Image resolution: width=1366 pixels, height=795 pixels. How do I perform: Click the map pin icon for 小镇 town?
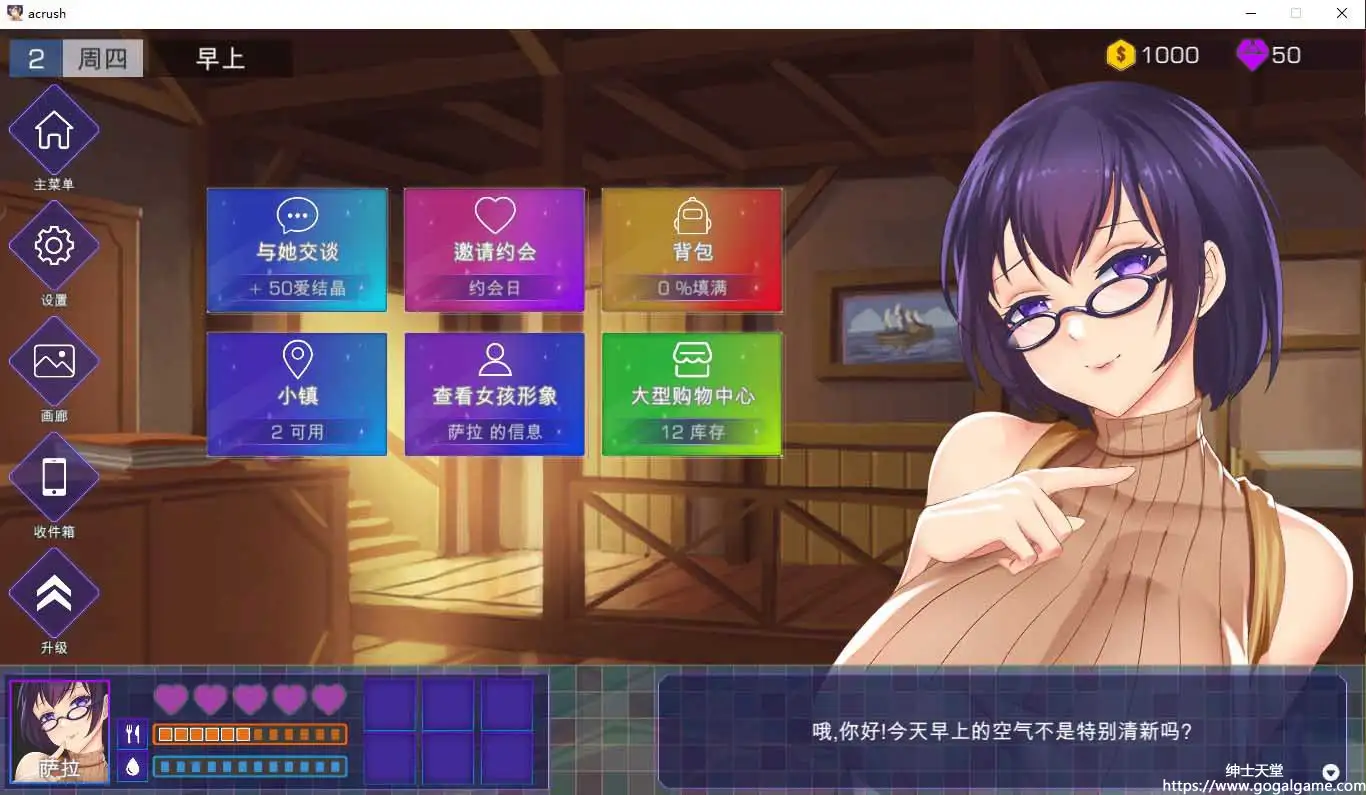pyautogui.click(x=295, y=357)
